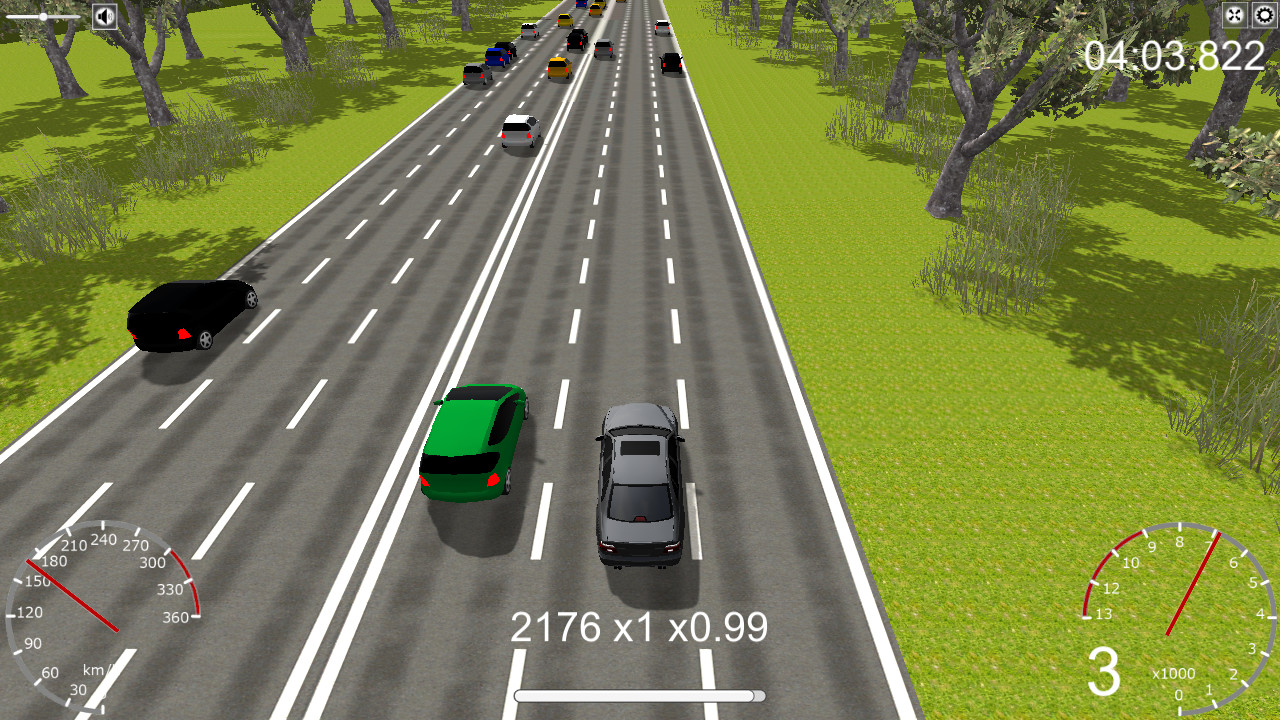1280x720 pixels.
Task: Mute the game audio with the speaker icon
Action: 104,15
